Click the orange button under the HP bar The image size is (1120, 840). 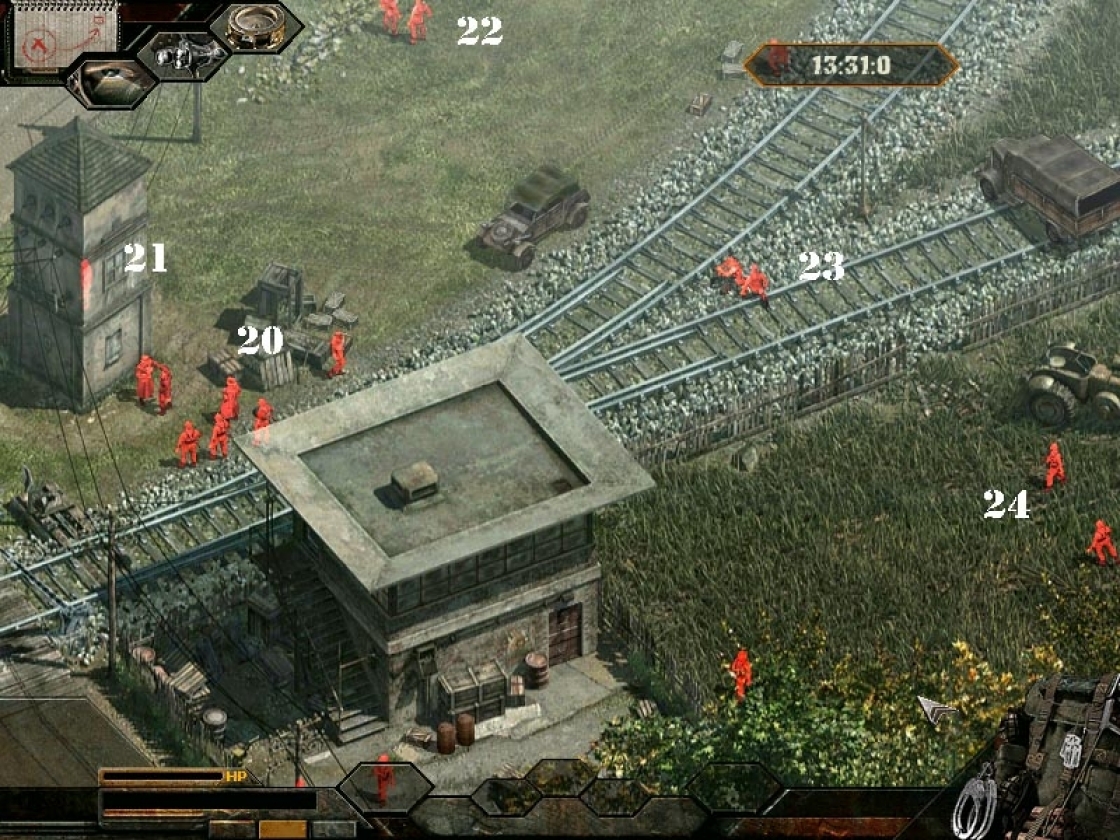(282, 829)
